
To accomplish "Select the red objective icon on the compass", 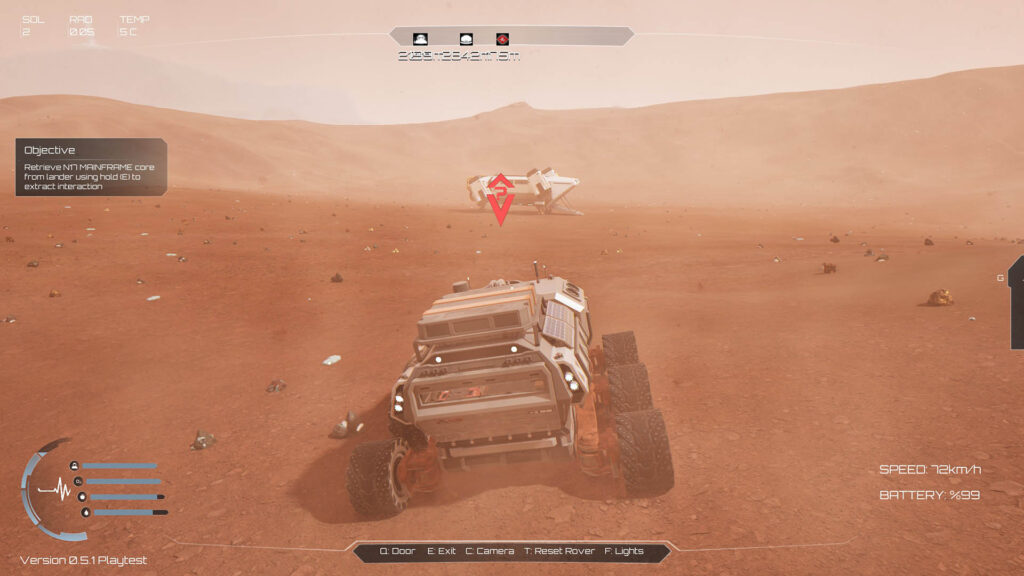I will click(503, 38).
